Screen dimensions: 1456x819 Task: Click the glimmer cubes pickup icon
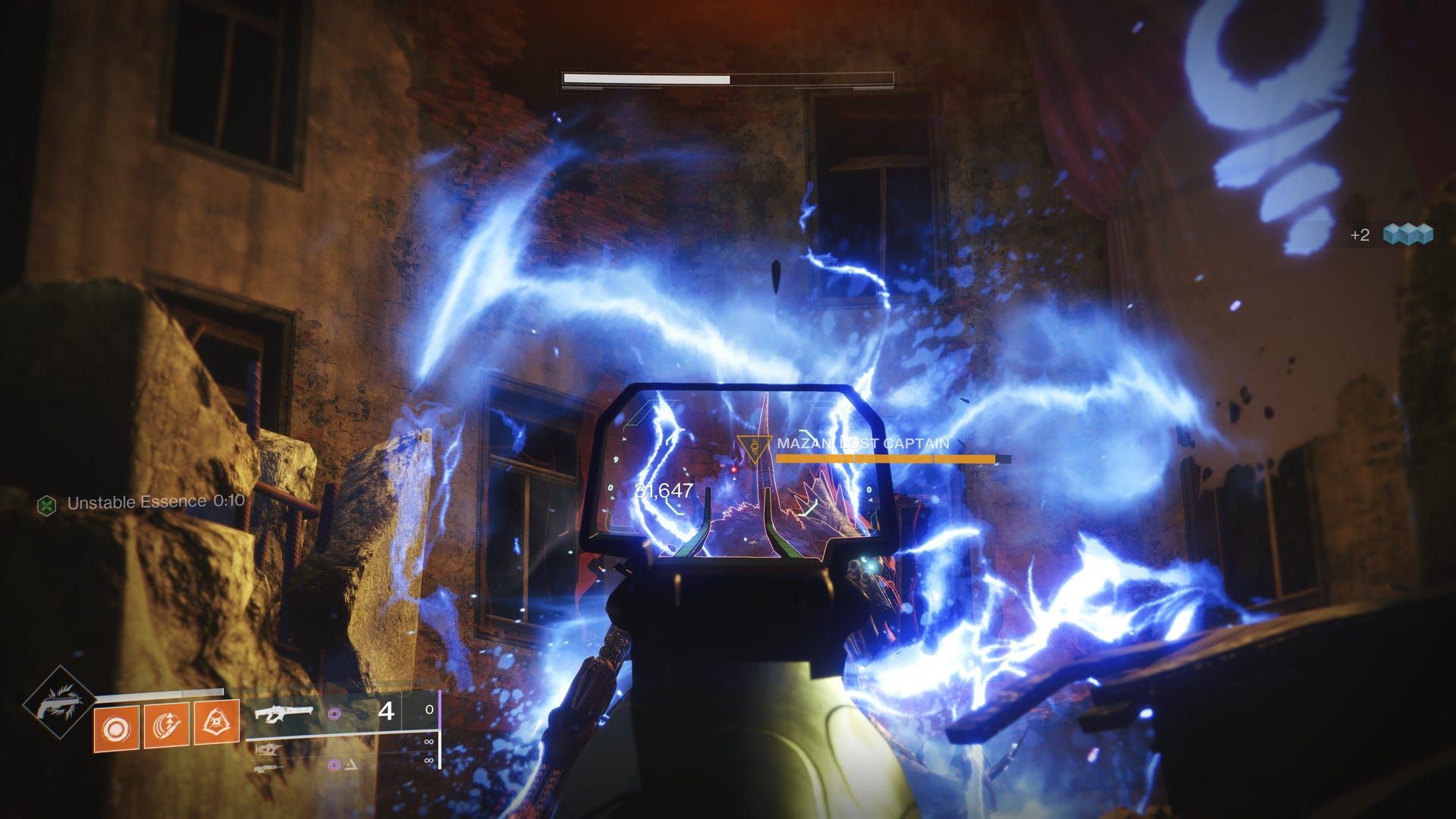[1407, 236]
